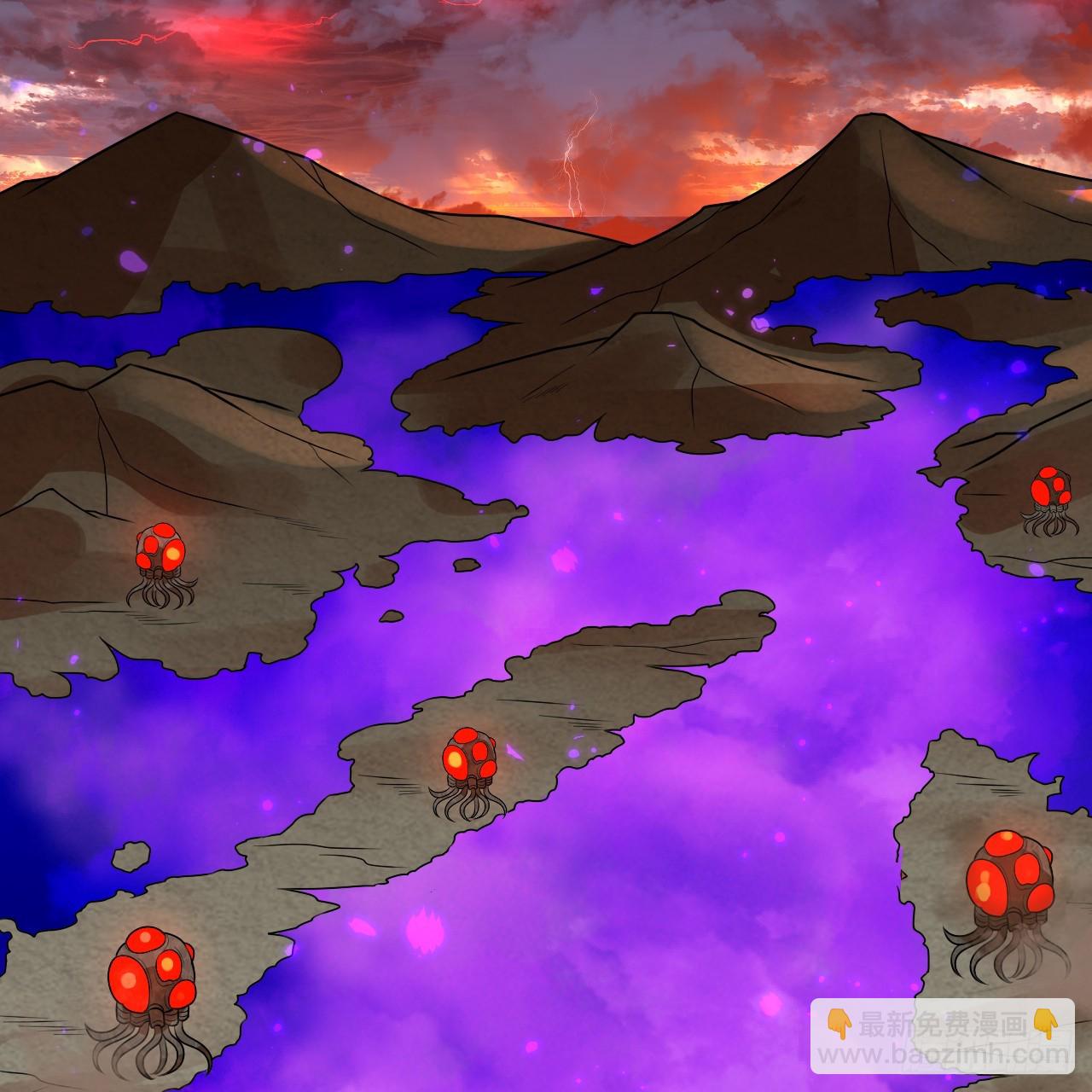Image resolution: width=1092 pixels, height=1092 pixels.
Task: Open the 最新免费漫画 baozimh.com banner
Action: (x=943, y=1036)
